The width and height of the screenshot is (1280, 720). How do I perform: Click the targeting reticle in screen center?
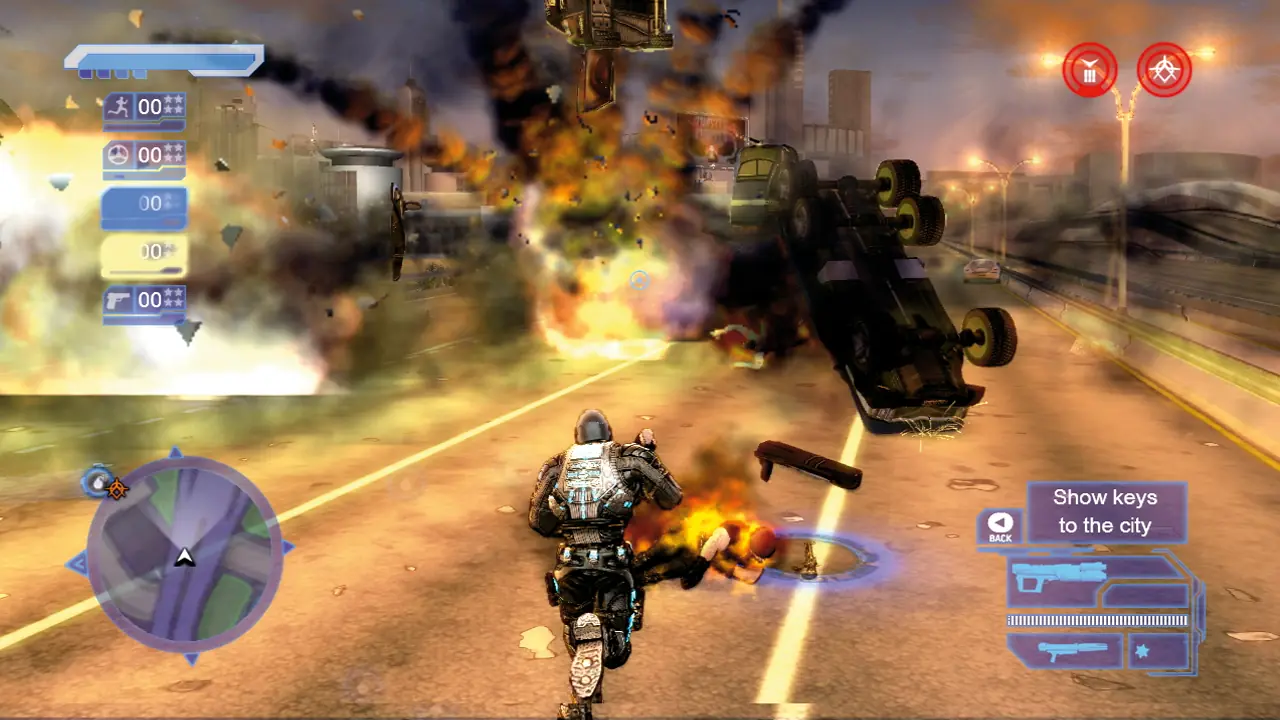pyautogui.click(x=638, y=282)
